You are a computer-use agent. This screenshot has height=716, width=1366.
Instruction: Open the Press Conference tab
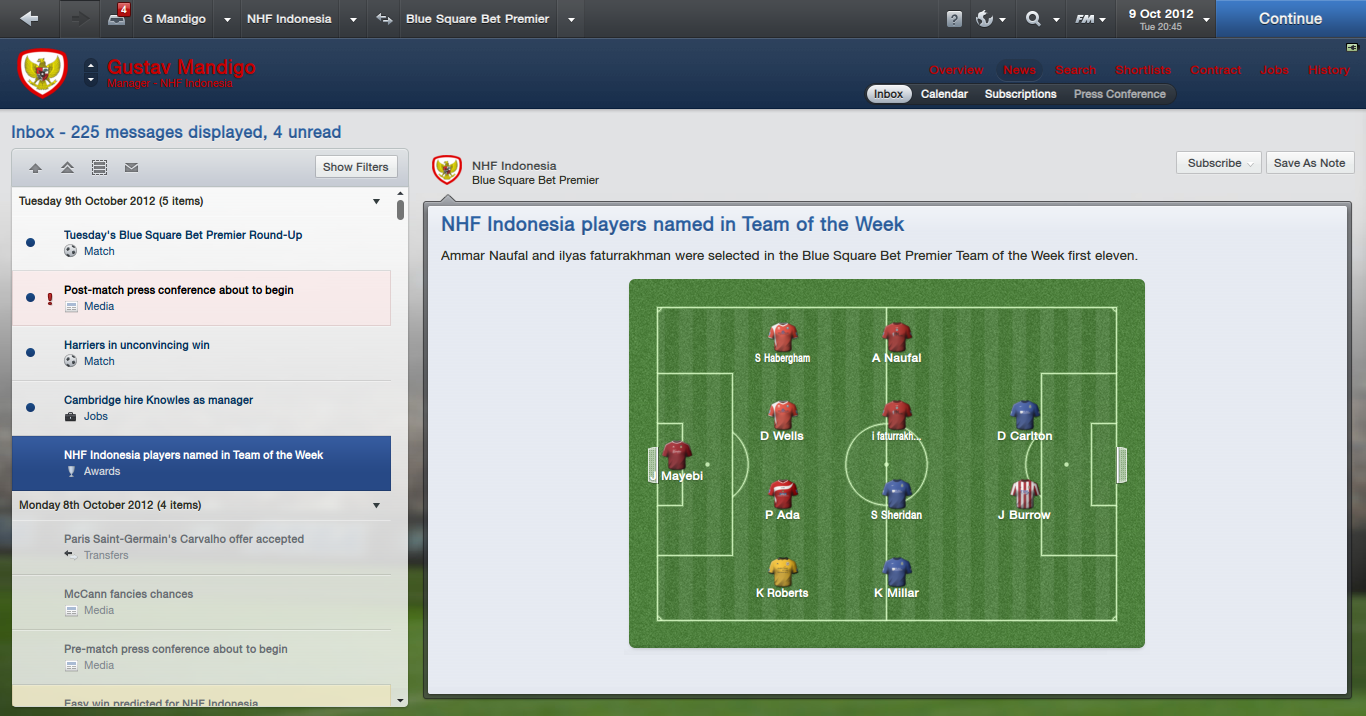pyautogui.click(x=1119, y=94)
